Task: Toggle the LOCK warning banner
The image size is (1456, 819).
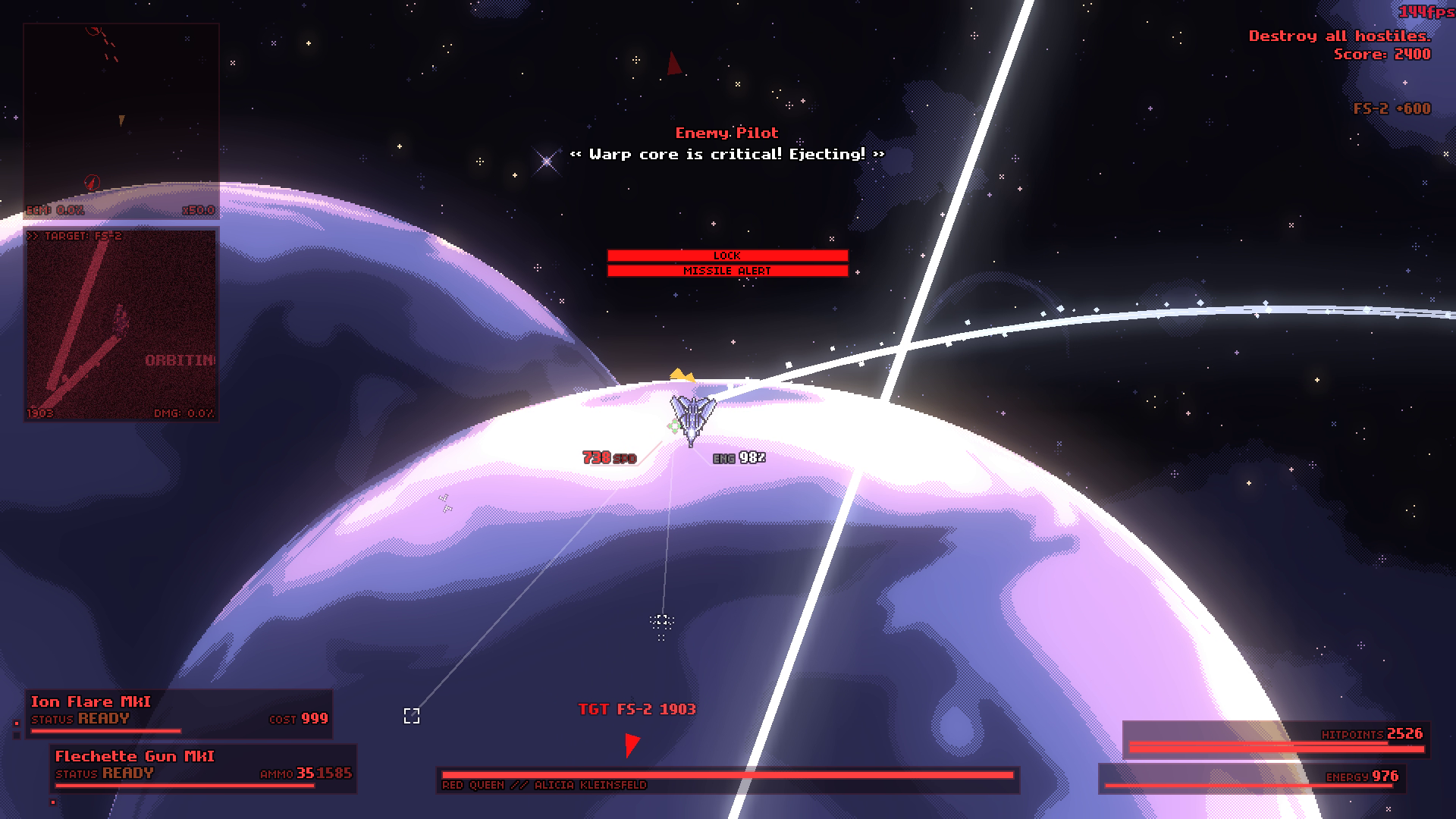Action: pyautogui.click(x=726, y=256)
